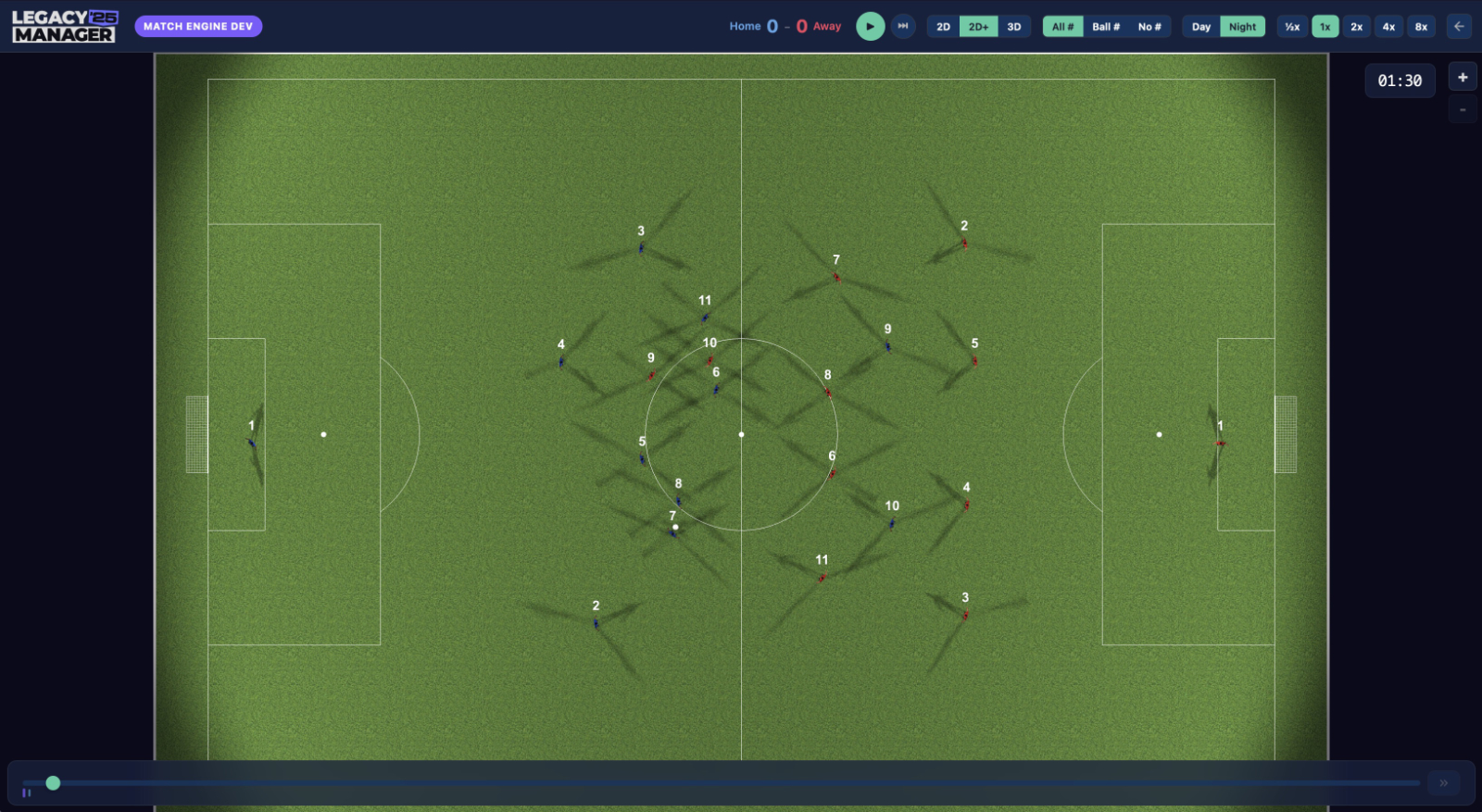This screenshot has height=812, width=1482.
Task: Hide player numbers with No #
Action: 1149,27
